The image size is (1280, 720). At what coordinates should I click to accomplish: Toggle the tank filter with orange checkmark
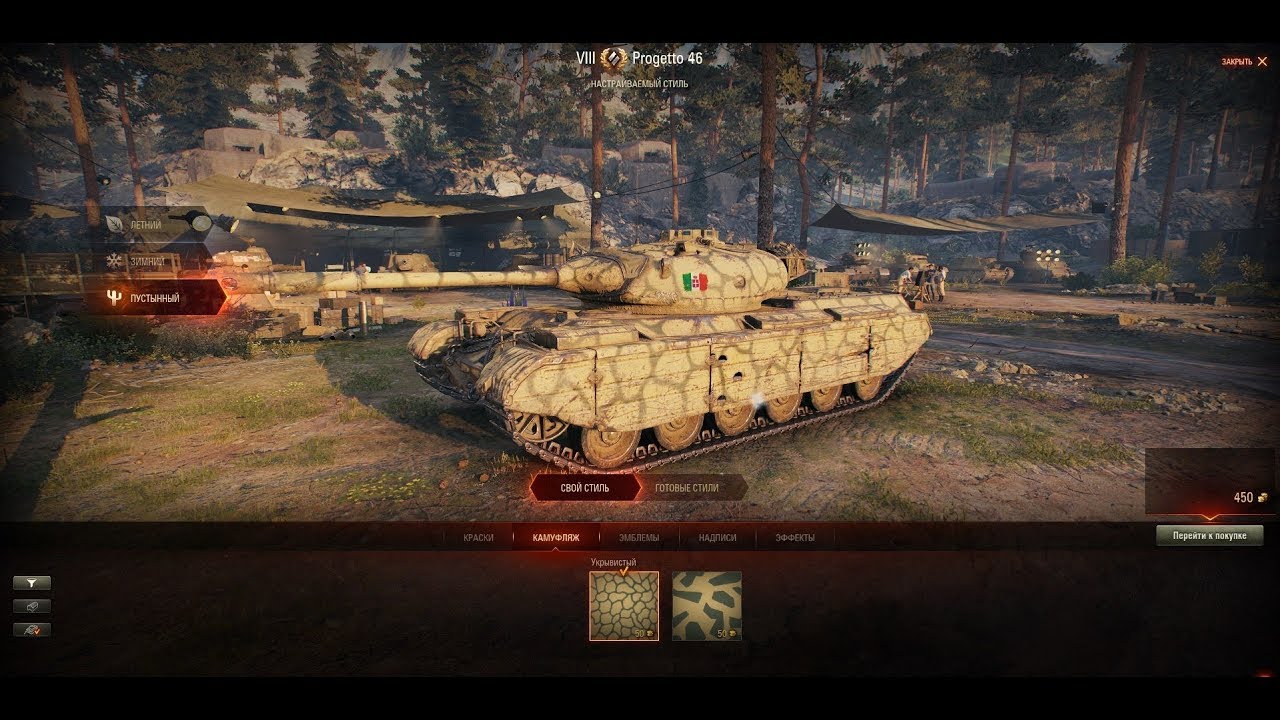pos(32,630)
